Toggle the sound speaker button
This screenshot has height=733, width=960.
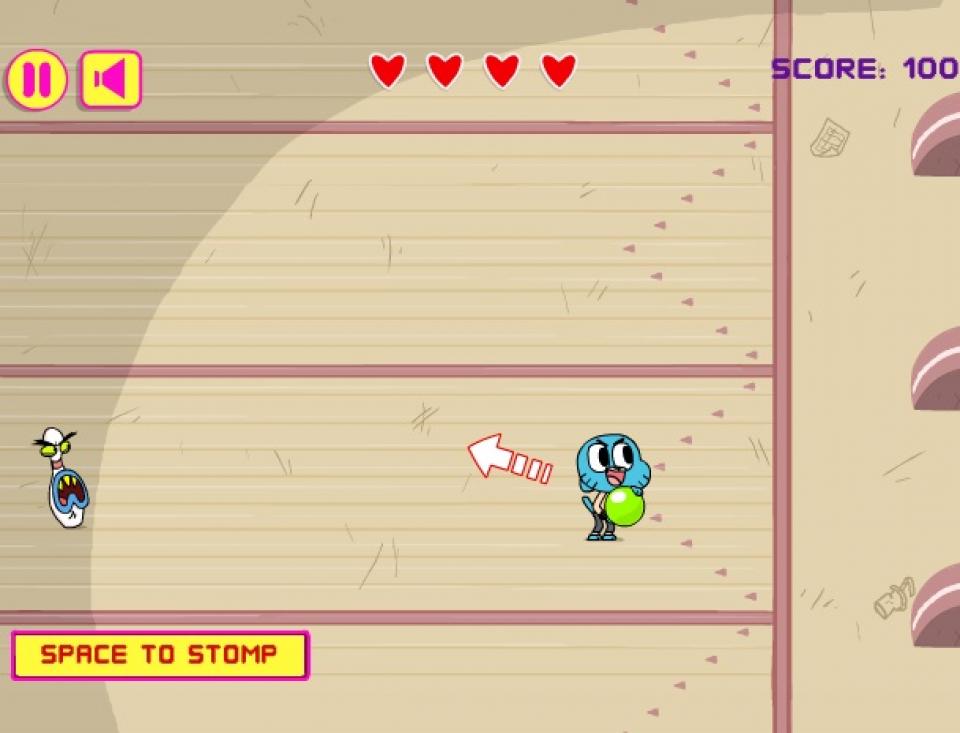click(110, 80)
